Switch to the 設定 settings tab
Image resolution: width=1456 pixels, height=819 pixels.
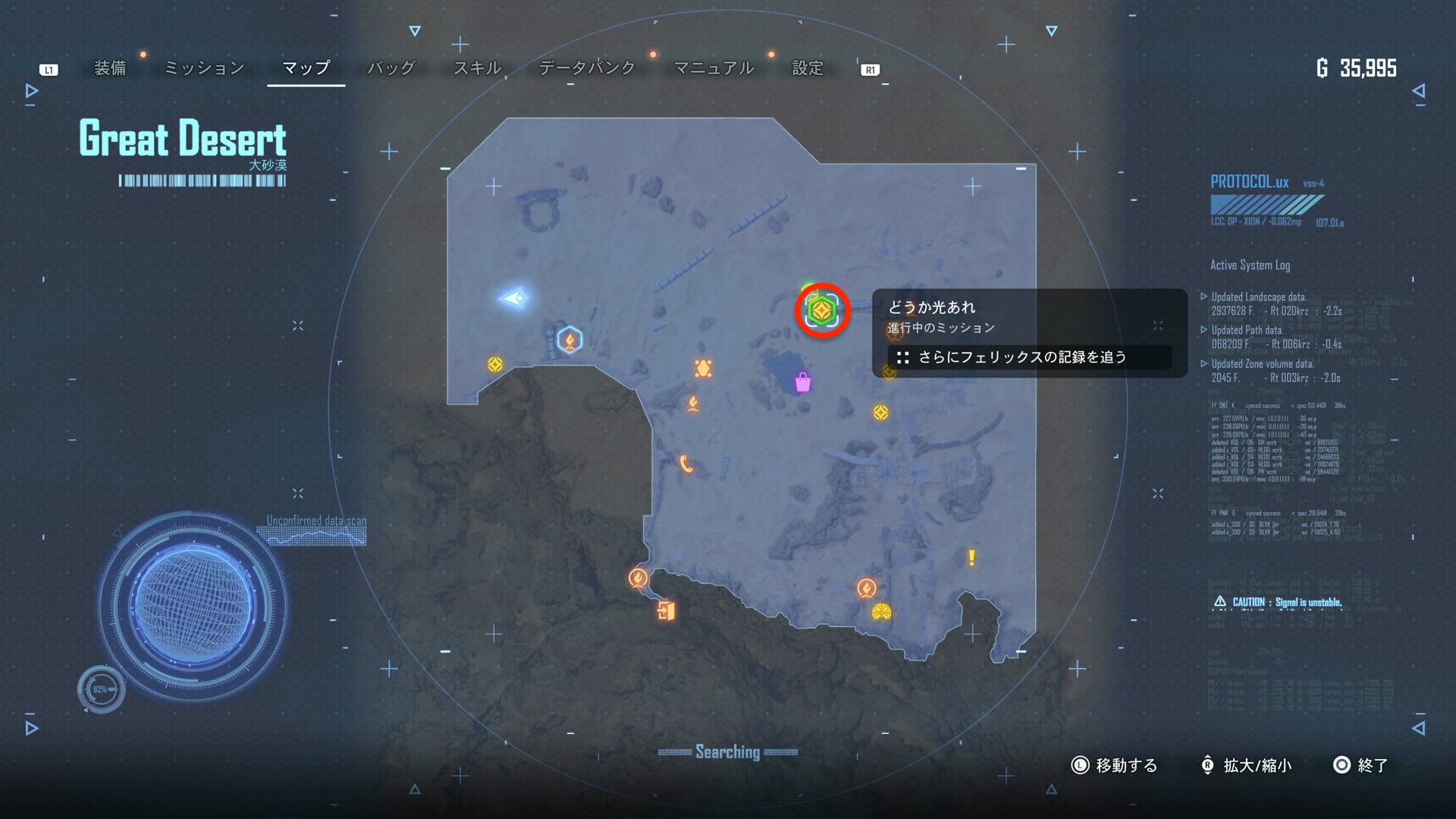[808, 68]
